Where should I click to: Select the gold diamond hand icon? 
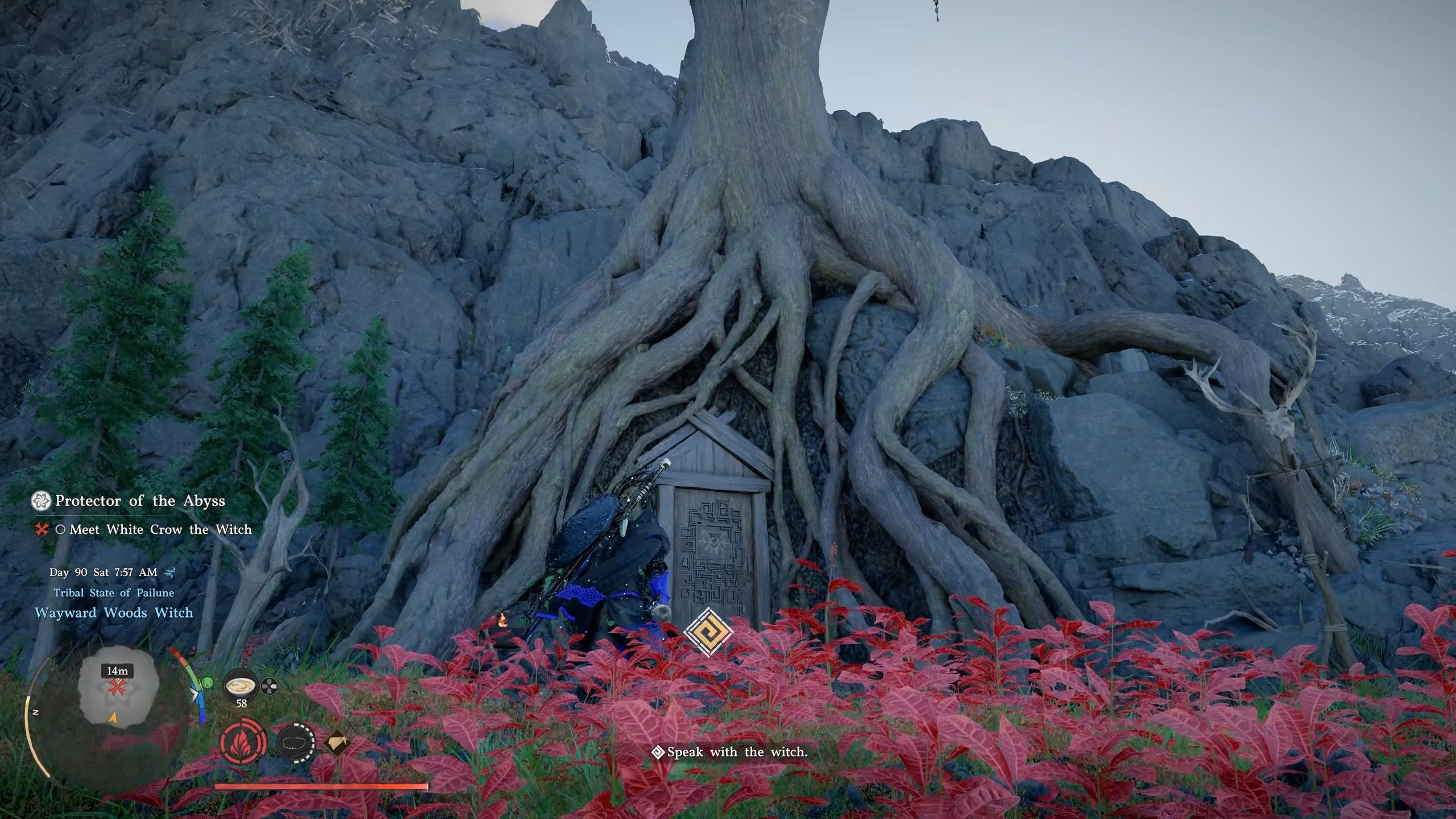(x=336, y=743)
